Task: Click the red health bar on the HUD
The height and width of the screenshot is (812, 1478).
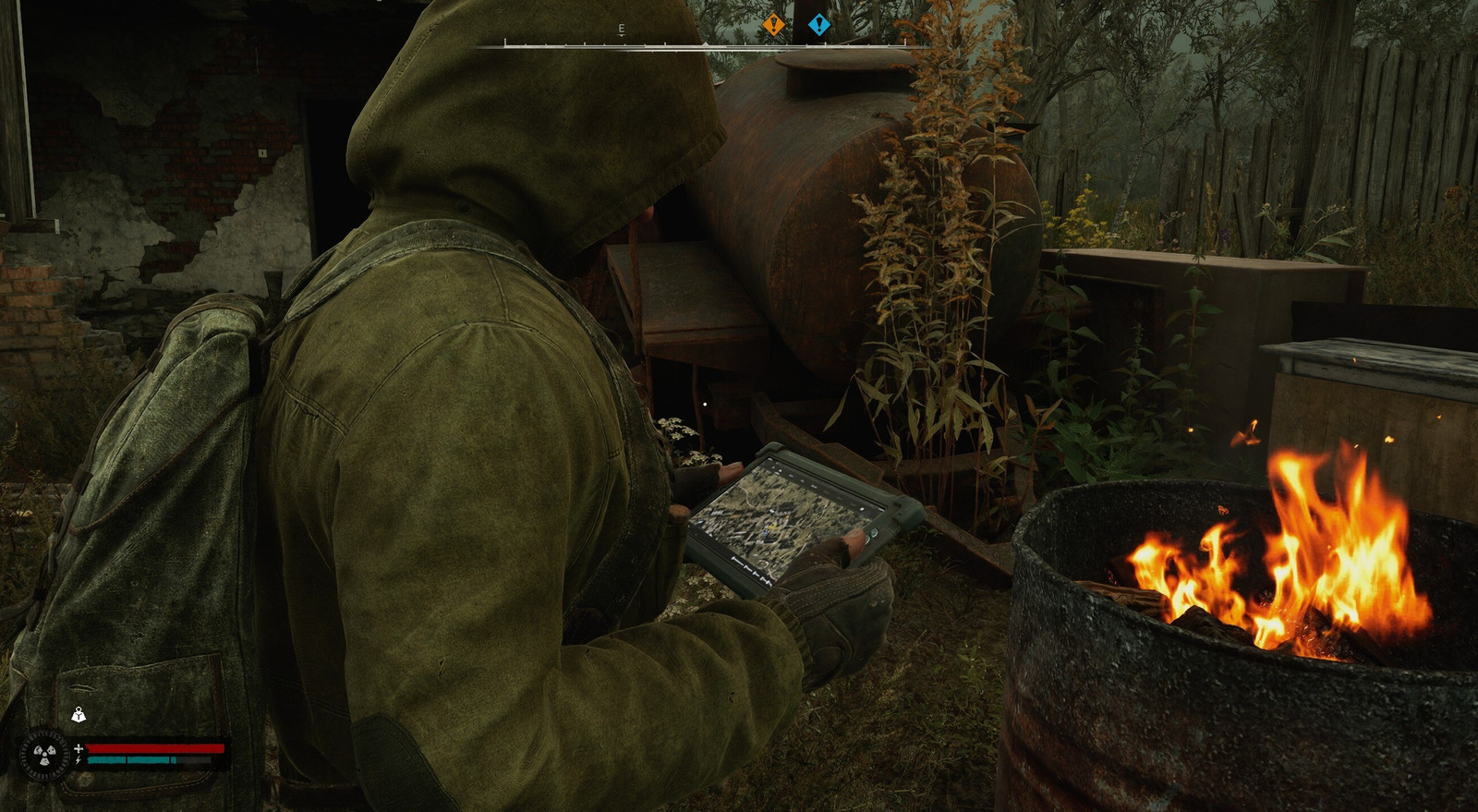Action: pyautogui.click(x=157, y=746)
